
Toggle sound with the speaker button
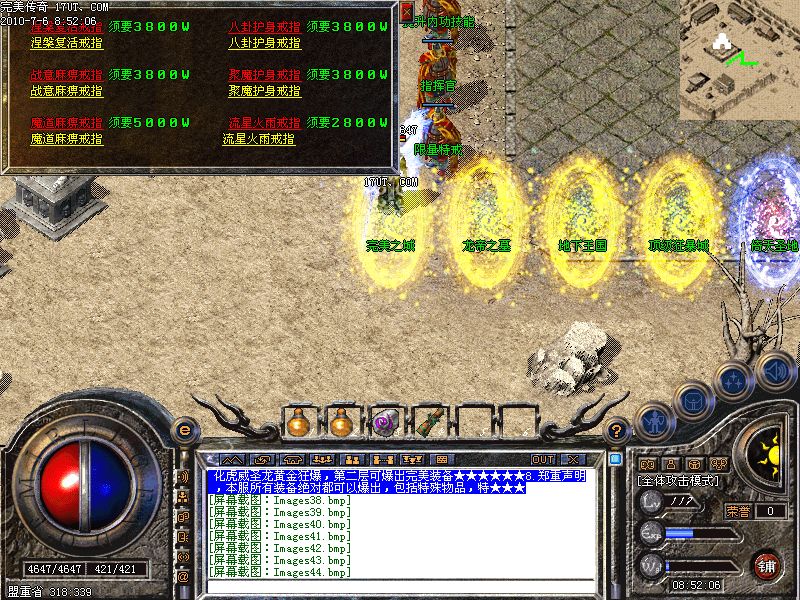775,369
